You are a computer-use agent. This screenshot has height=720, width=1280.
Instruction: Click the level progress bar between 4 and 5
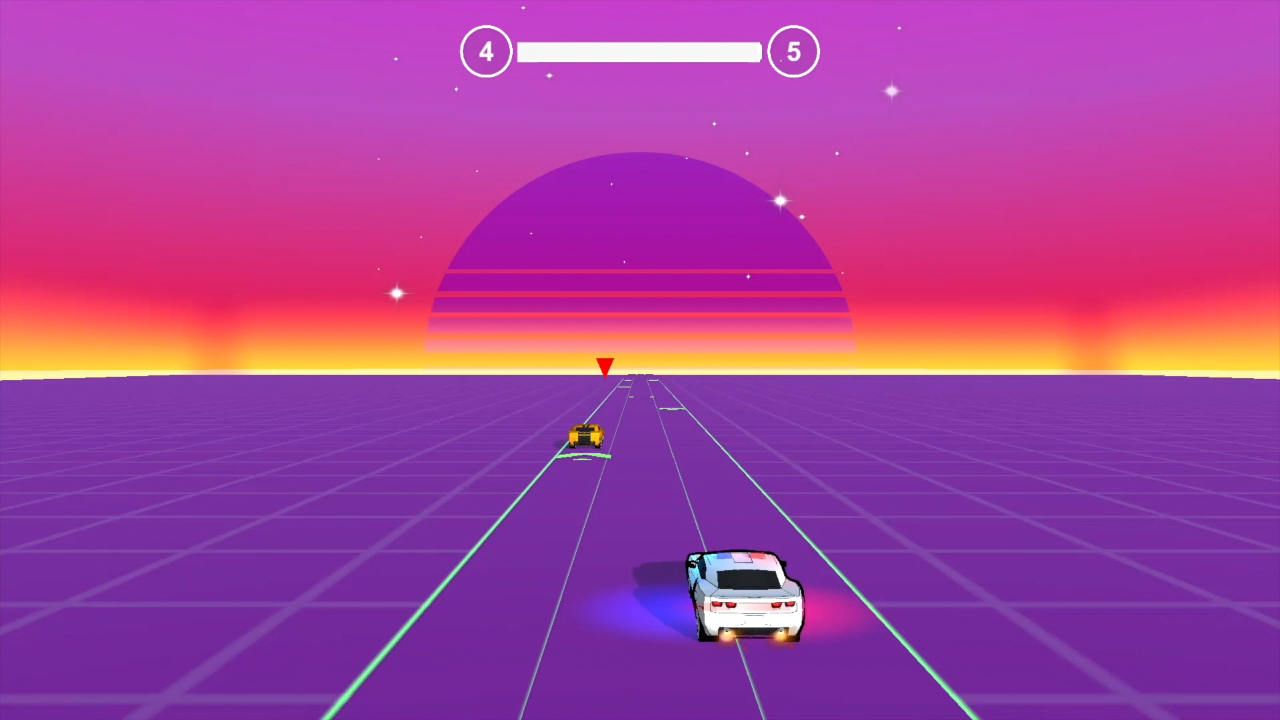click(639, 51)
